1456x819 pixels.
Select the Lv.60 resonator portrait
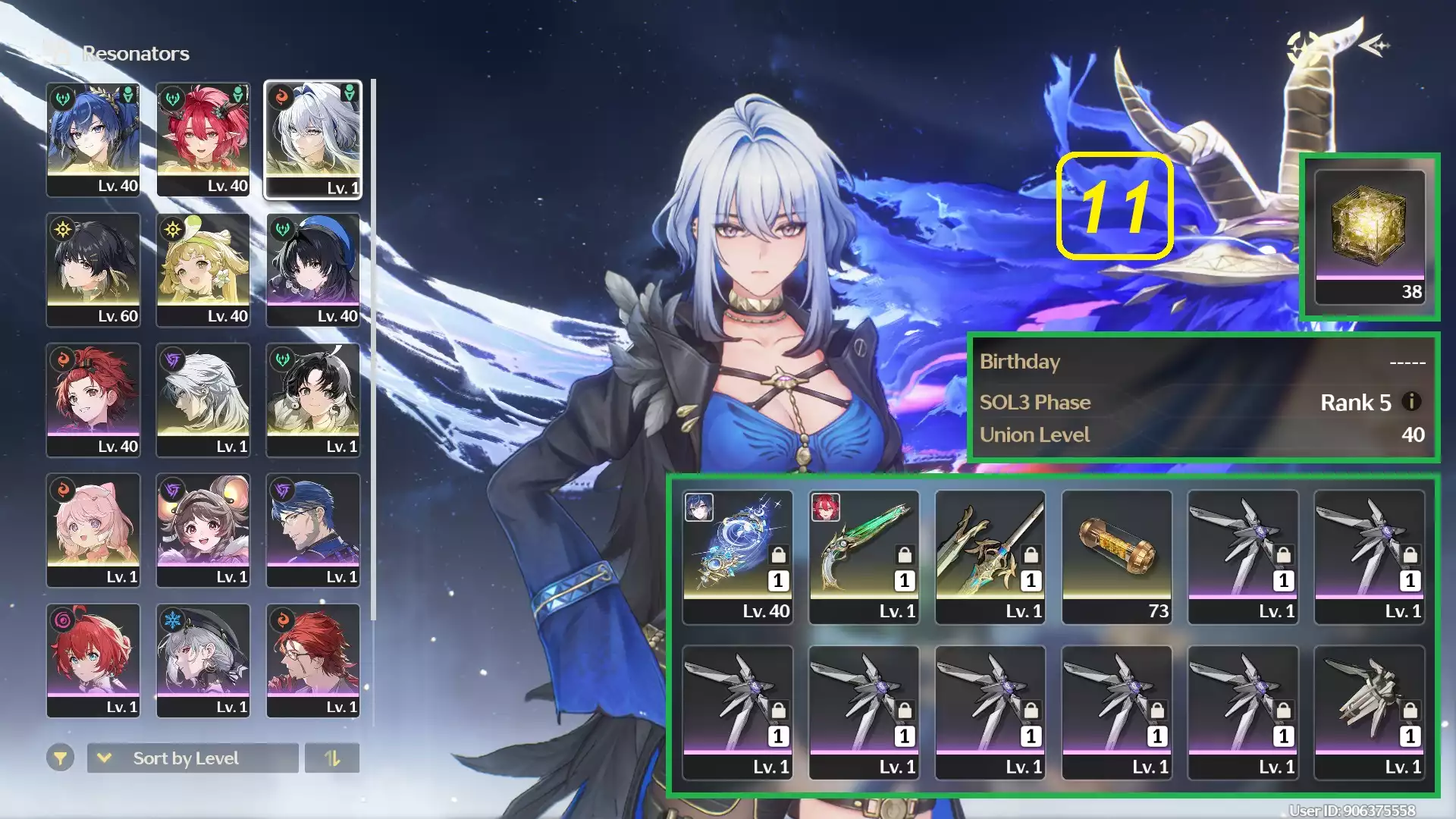[x=93, y=269]
